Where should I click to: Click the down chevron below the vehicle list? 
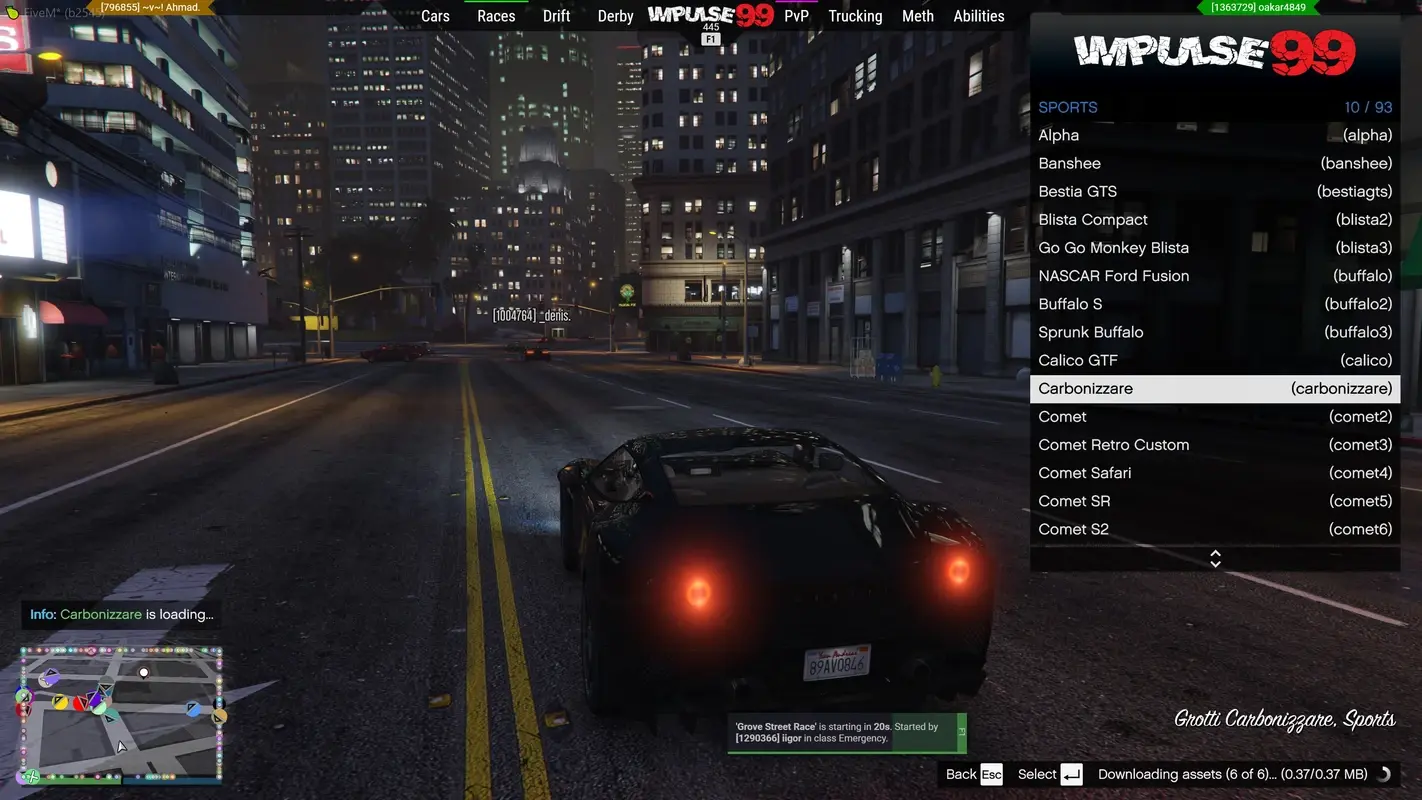tap(1214, 562)
